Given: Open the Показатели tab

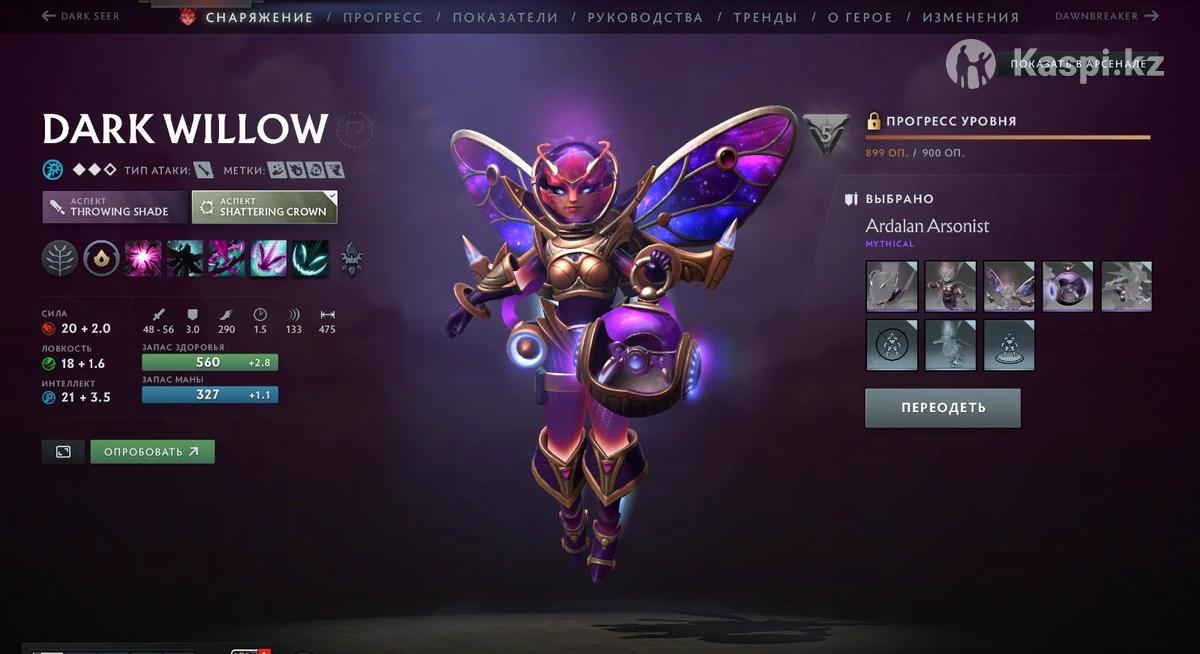Looking at the screenshot, I should tap(505, 17).
